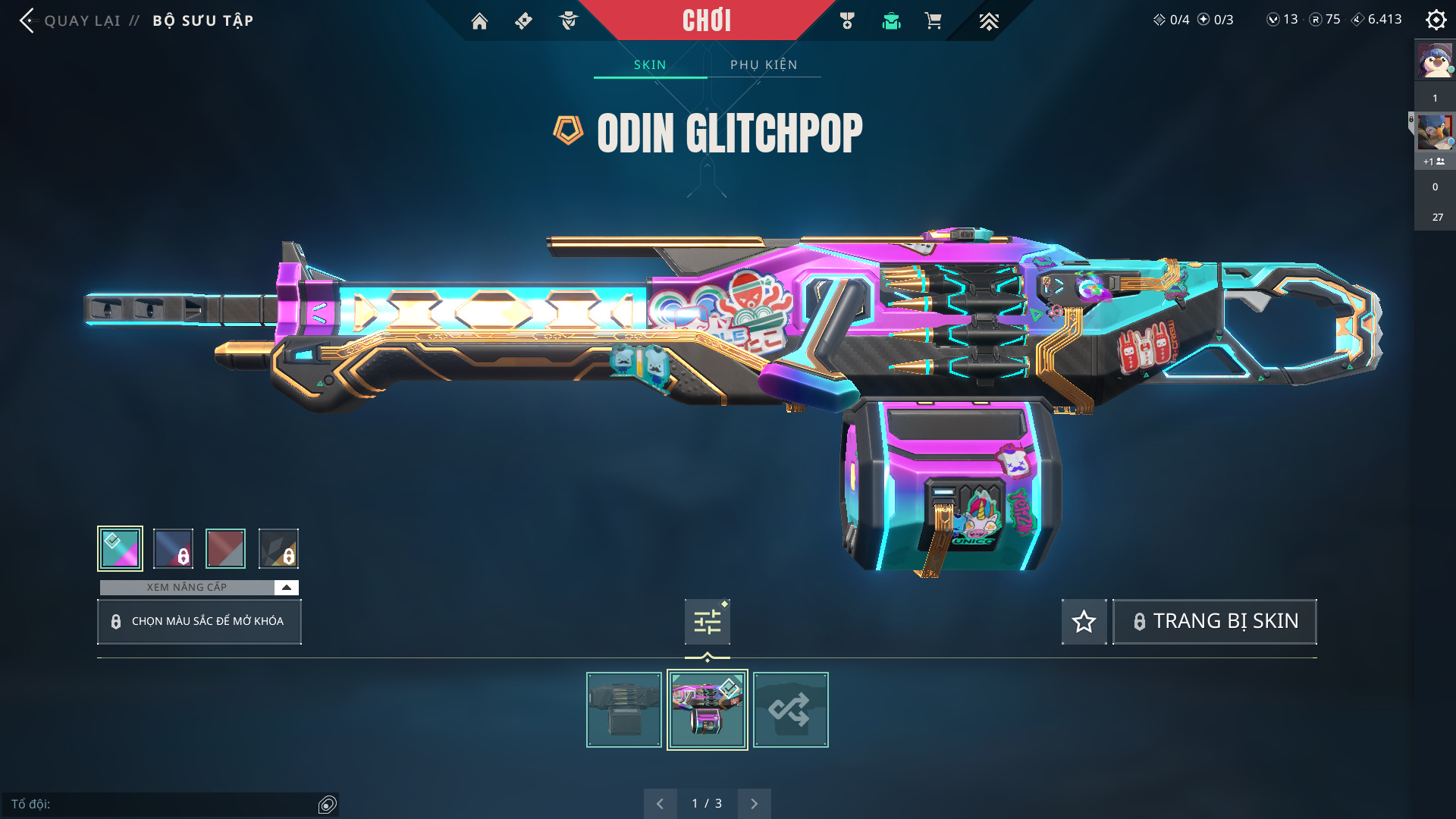Go back to the collection screen
Screen dimensions: 1456x819
29,20
